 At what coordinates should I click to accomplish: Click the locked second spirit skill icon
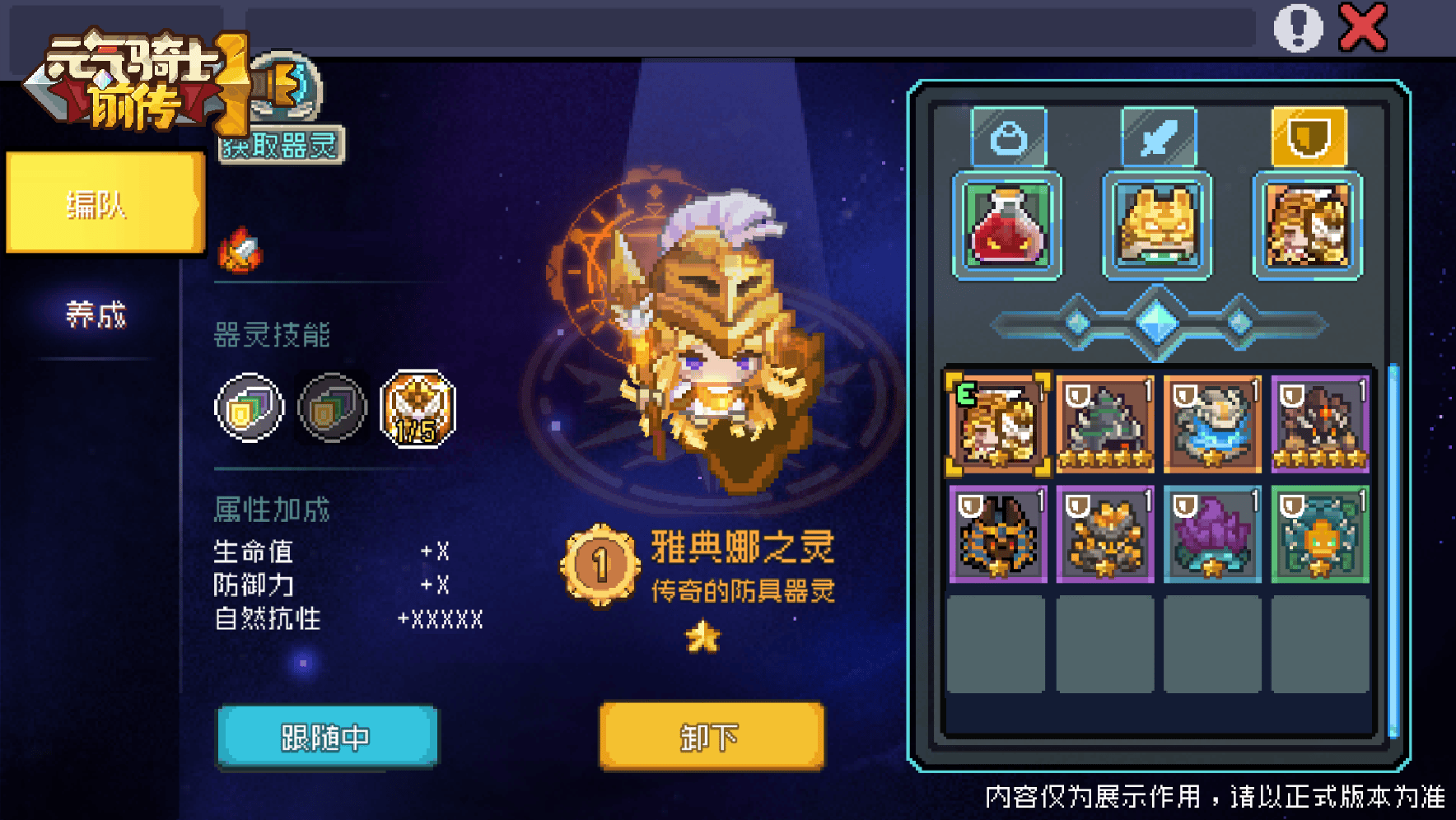pyautogui.click(x=332, y=408)
